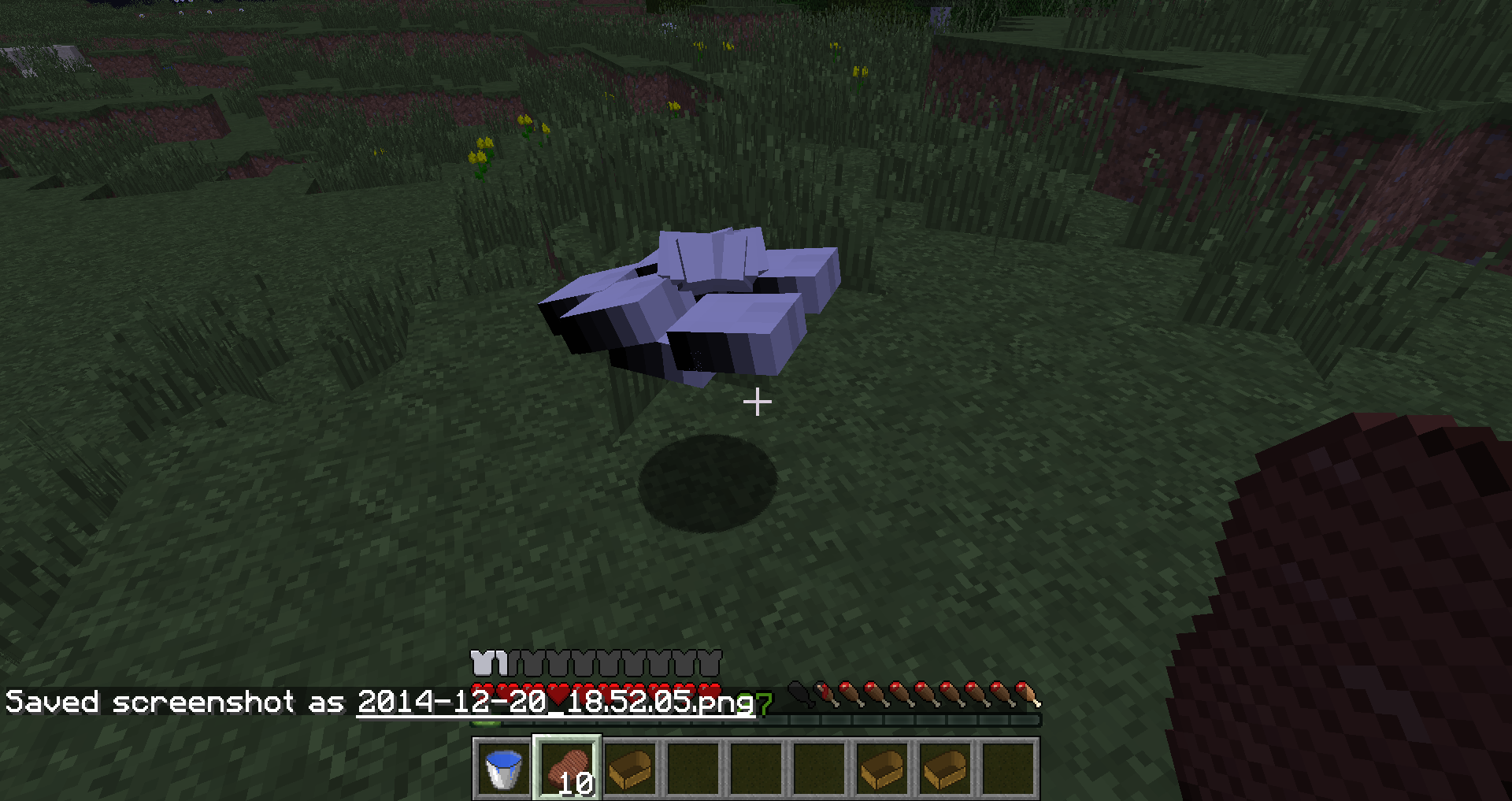Select the raw meat stack of 10
Screen dimensions: 1512x801
567,769
